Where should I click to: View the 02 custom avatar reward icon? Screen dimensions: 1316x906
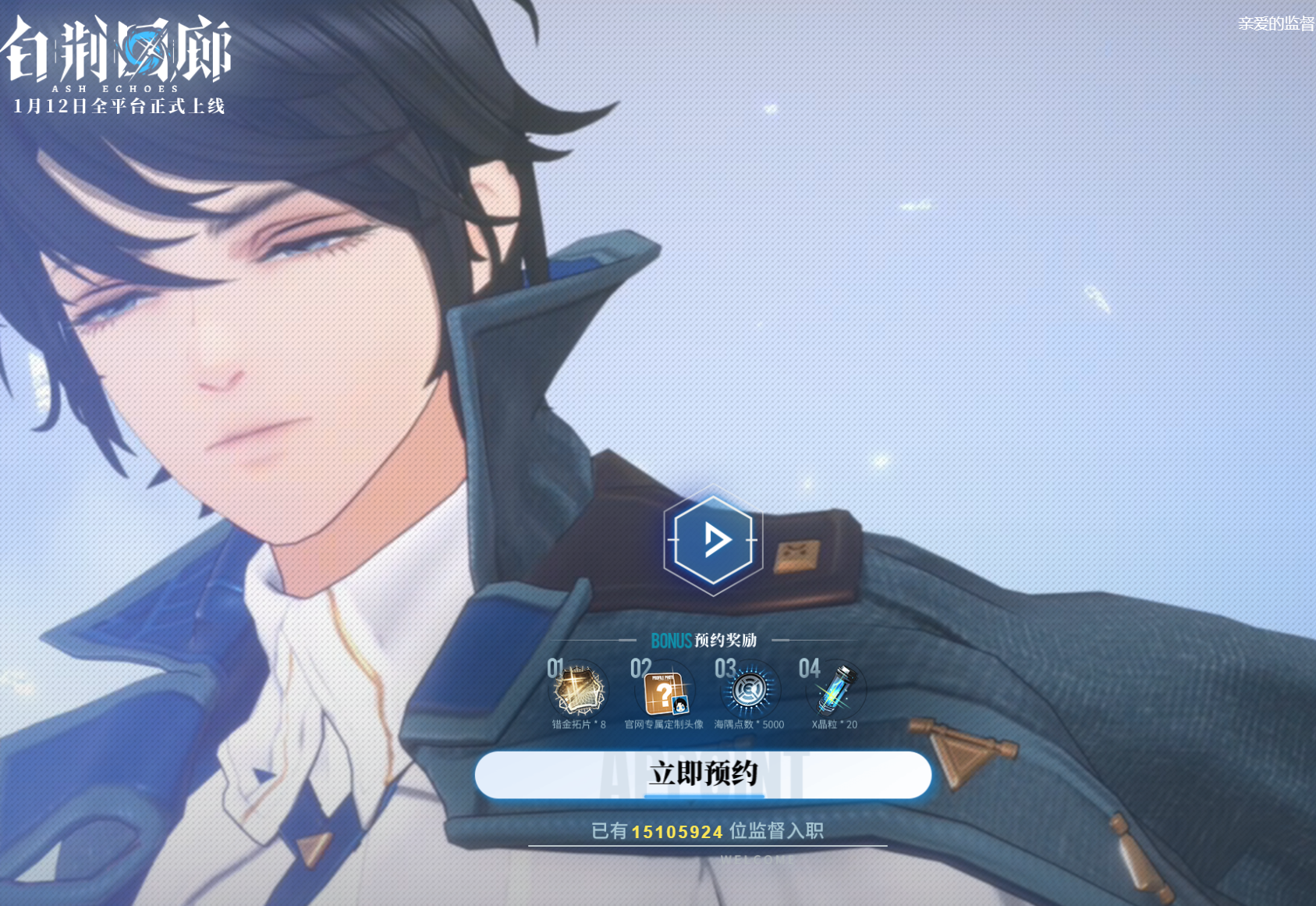pos(665,691)
